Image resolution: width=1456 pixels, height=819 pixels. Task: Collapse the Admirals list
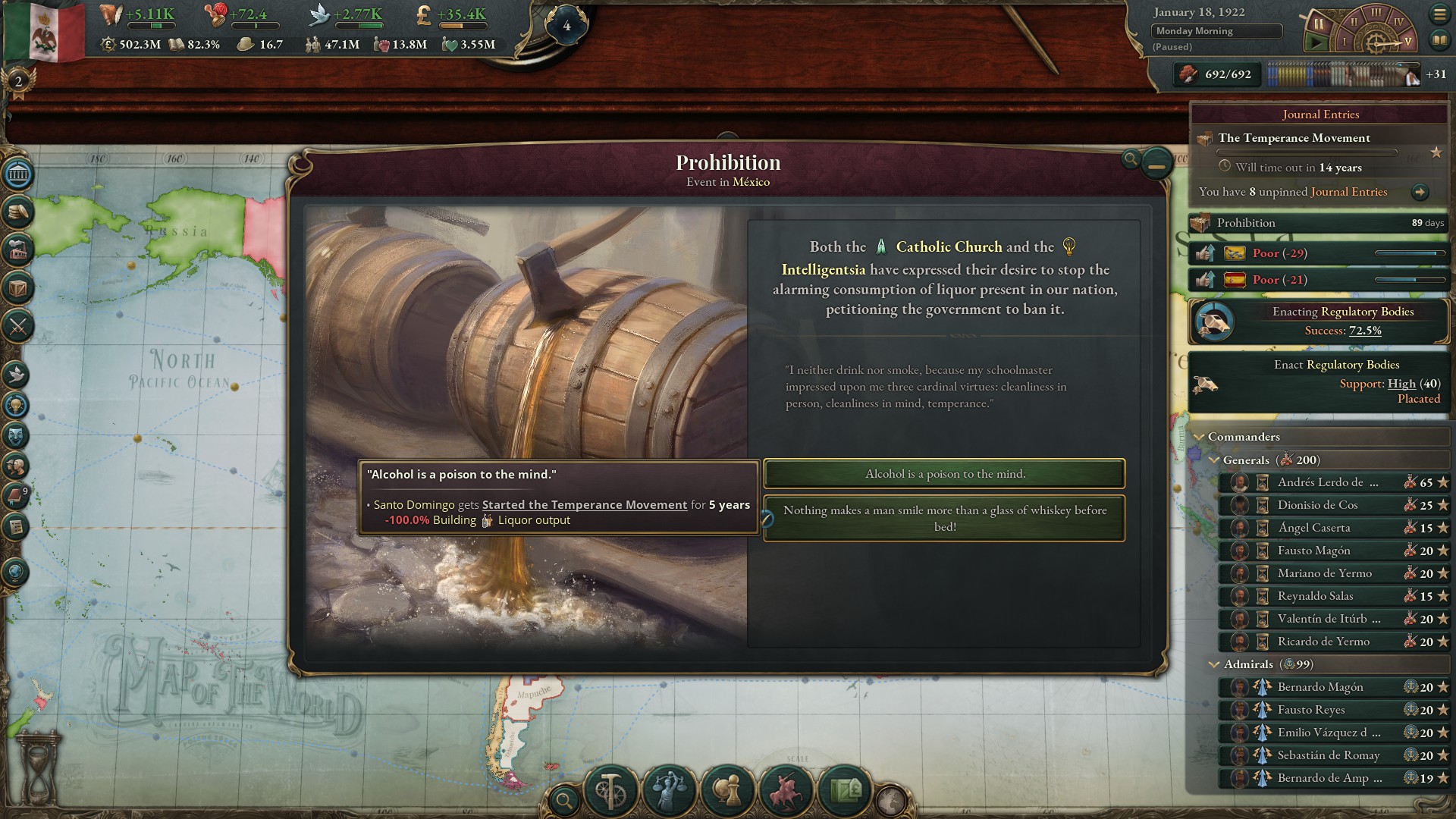[1214, 664]
